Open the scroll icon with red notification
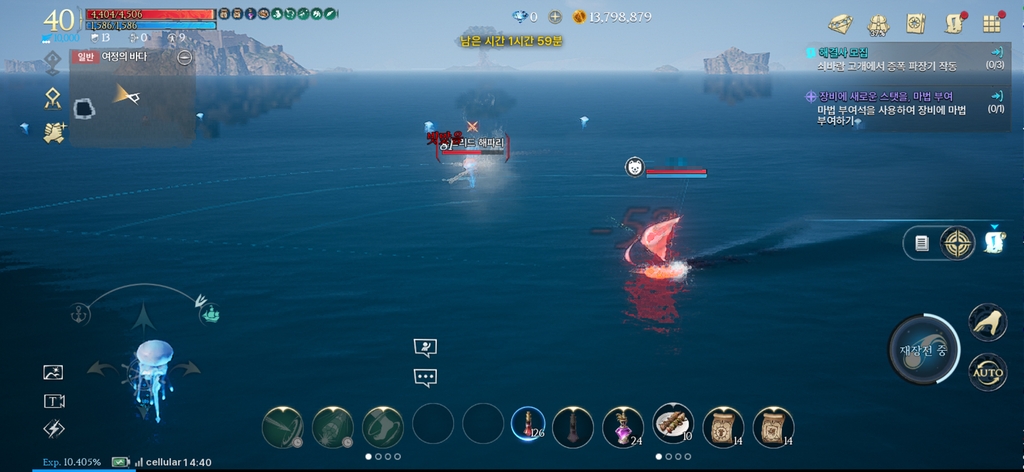This screenshot has width=1024, height=472. (x=954, y=23)
